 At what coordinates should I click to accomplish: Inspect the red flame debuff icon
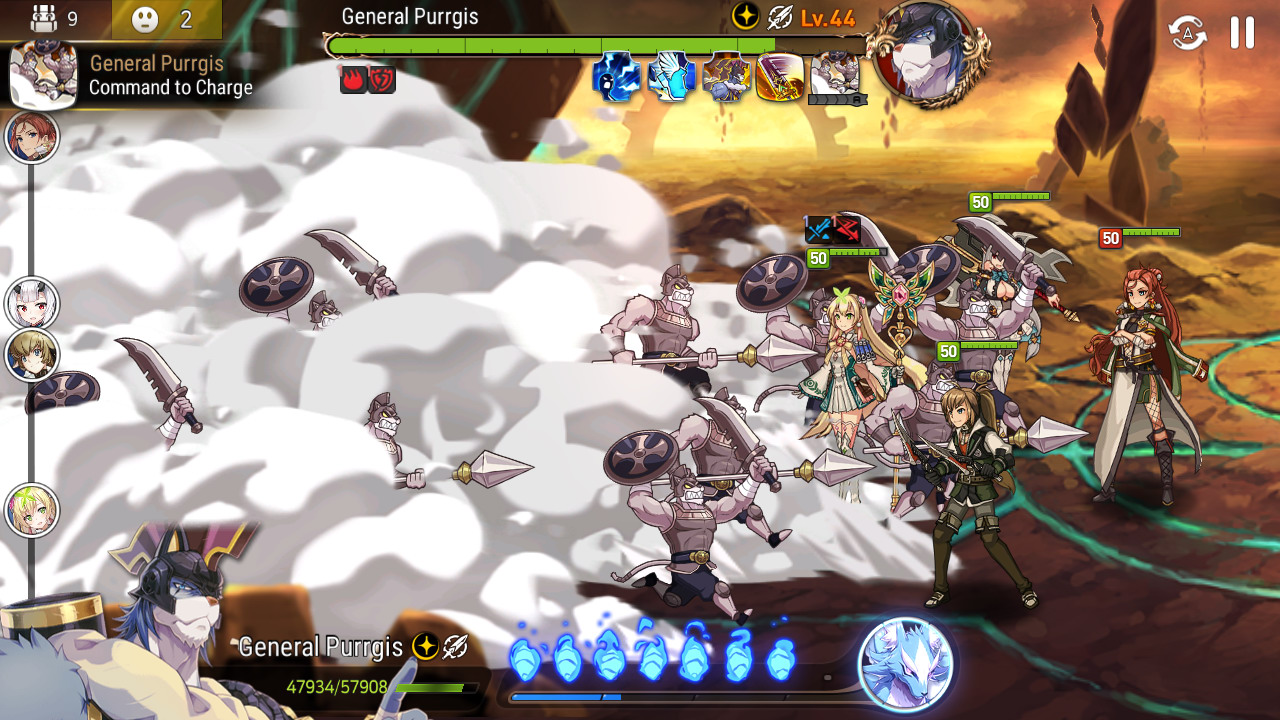pyautogui.click(x=354, y=80)
